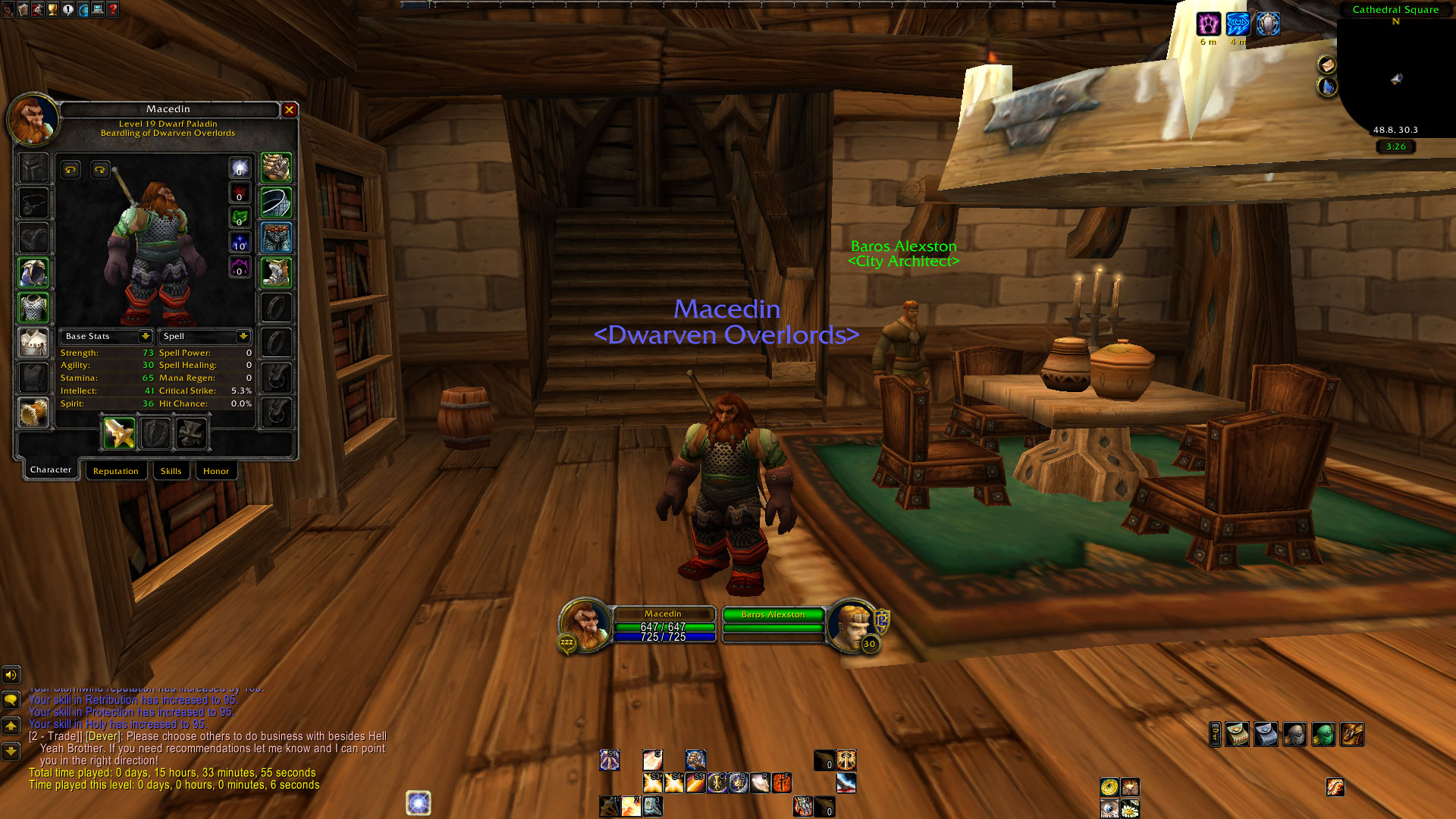Use the gold coin action button
The height and width of the screenshot is (819, 1456).
click(x=1109, y=787)
